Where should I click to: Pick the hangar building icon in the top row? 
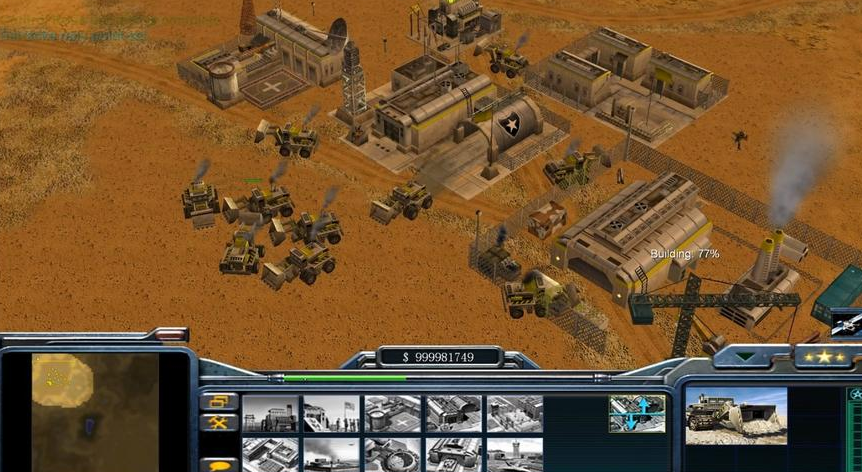tap(454, 413)
